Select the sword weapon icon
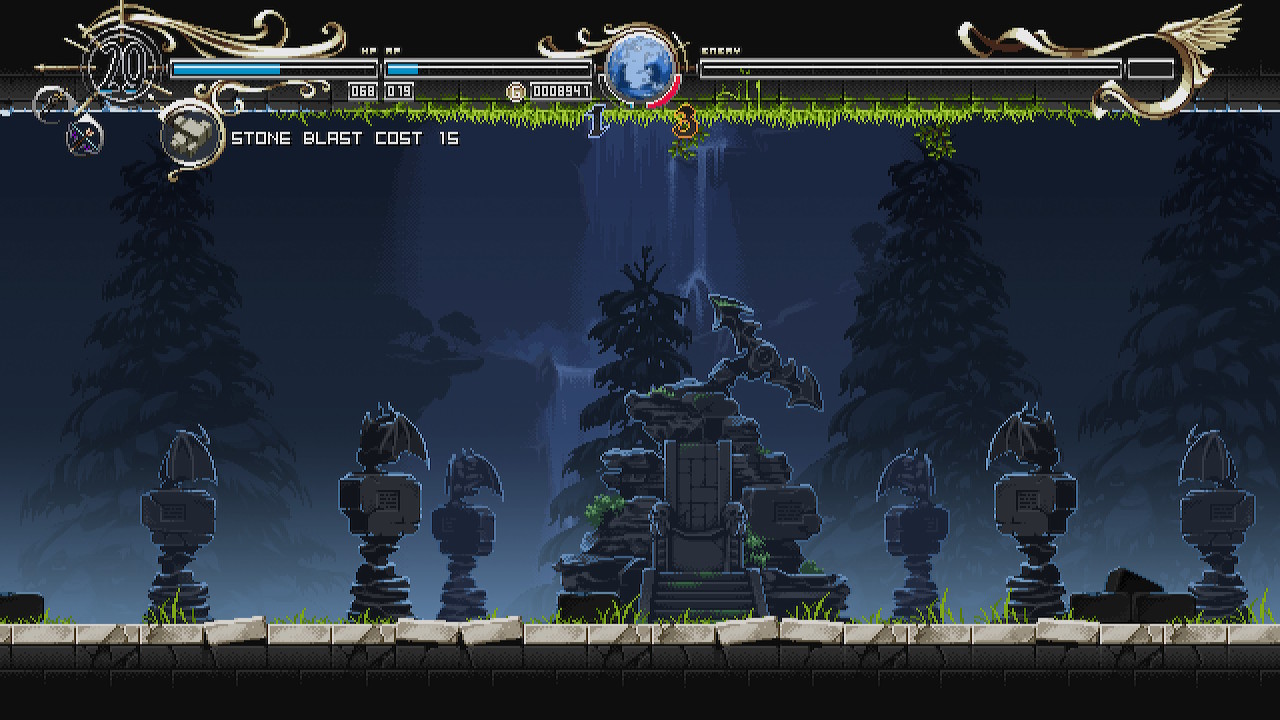 [84, 135]
